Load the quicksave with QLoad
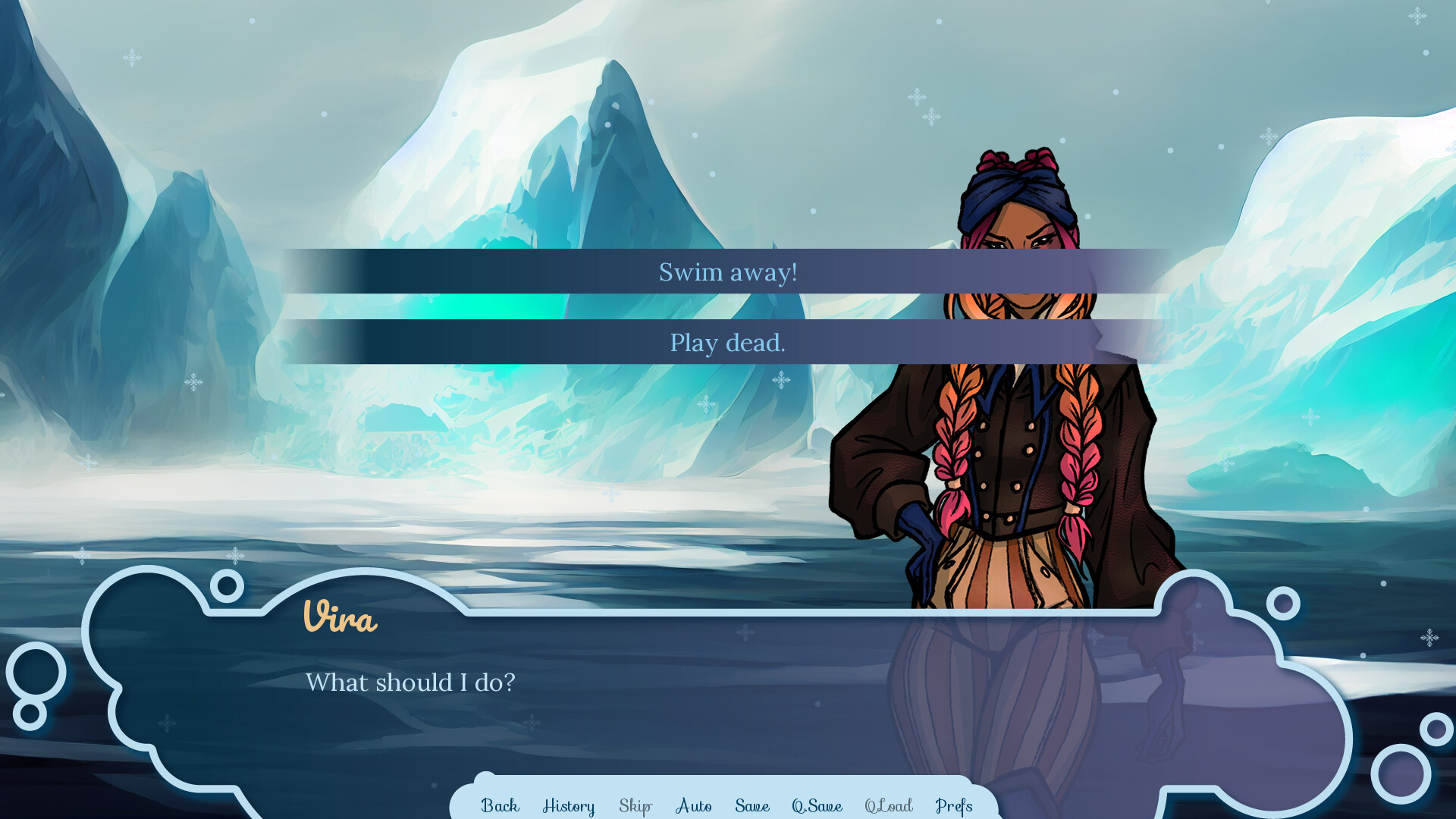The image size is (1456, 819). point(890,806)
